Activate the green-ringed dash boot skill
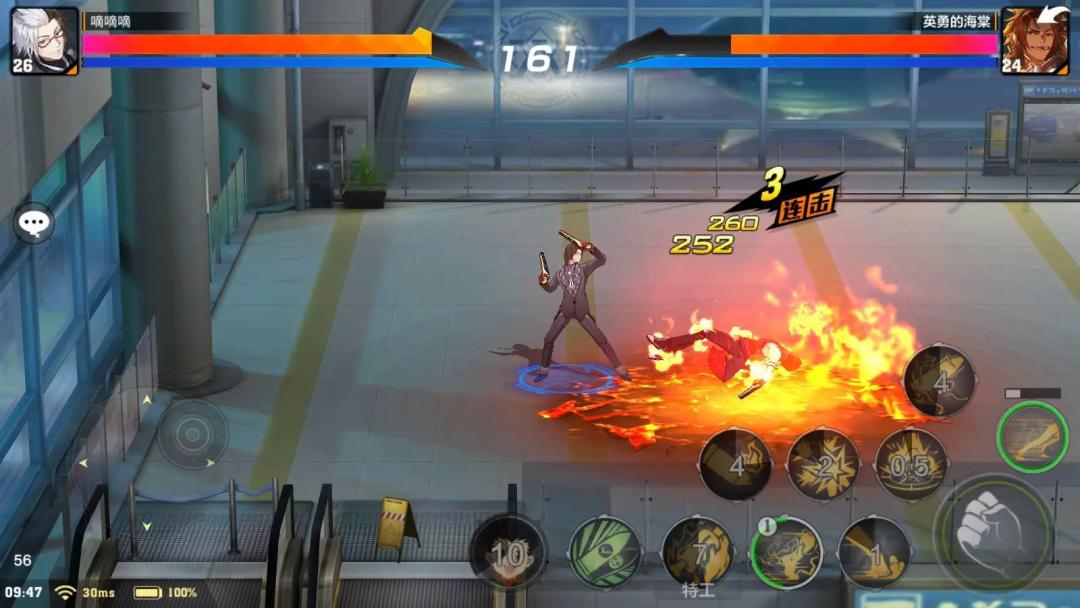Viewport: 1080px width, 608px height. [1032, 437]
